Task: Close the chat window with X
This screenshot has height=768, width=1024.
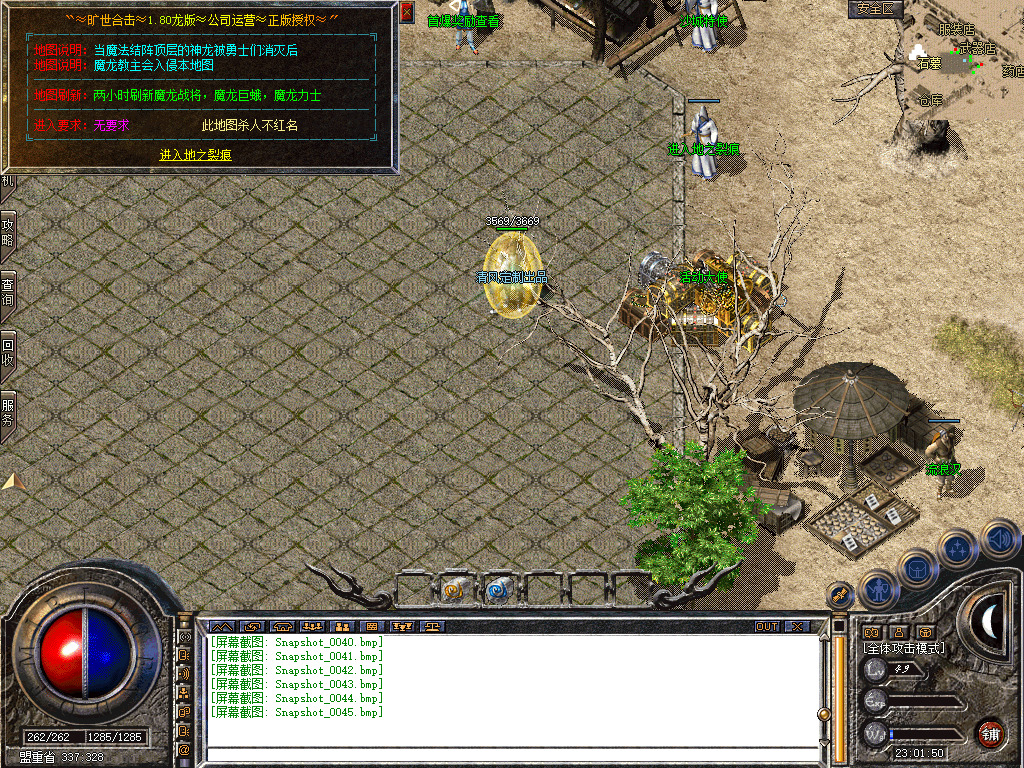Action: [x=796, y=627]
